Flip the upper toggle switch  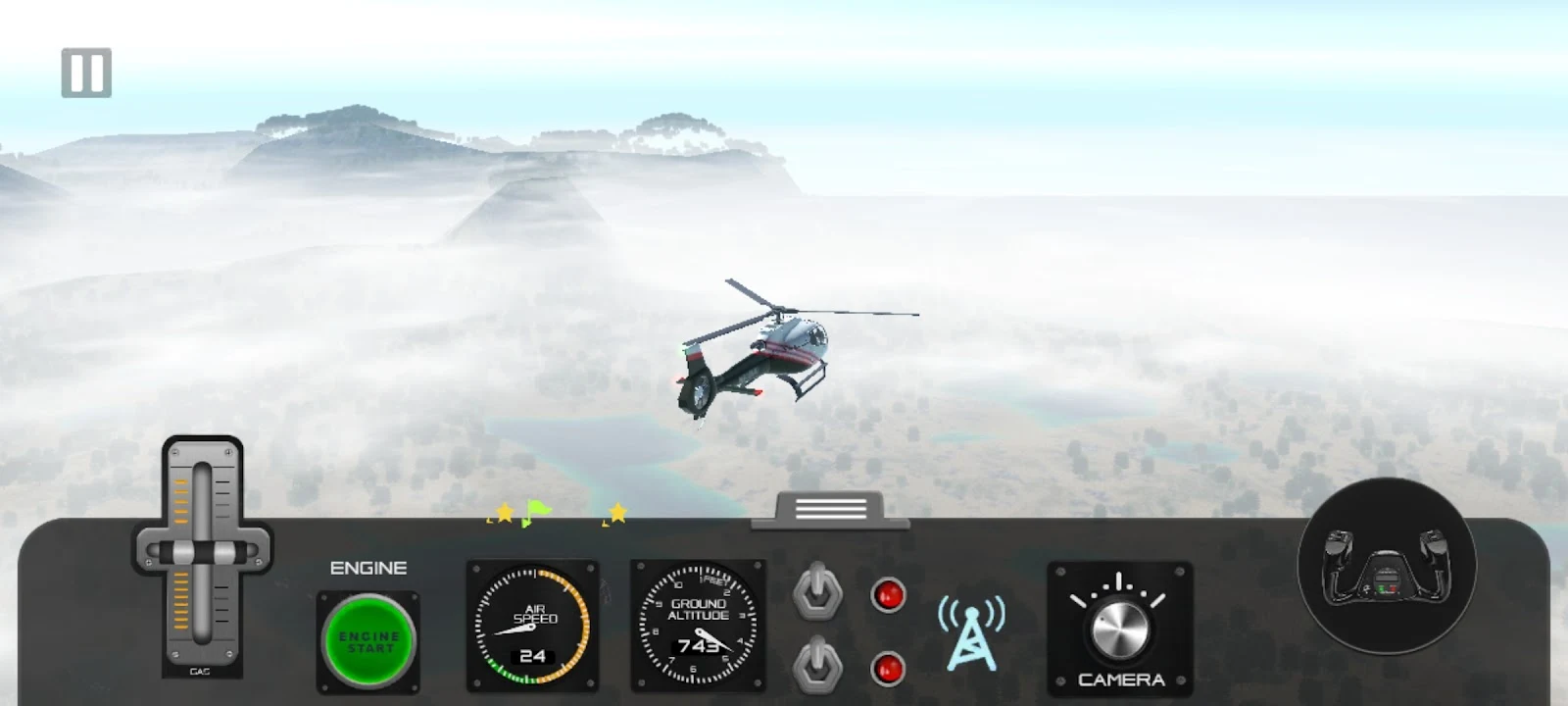click(817, 592)
